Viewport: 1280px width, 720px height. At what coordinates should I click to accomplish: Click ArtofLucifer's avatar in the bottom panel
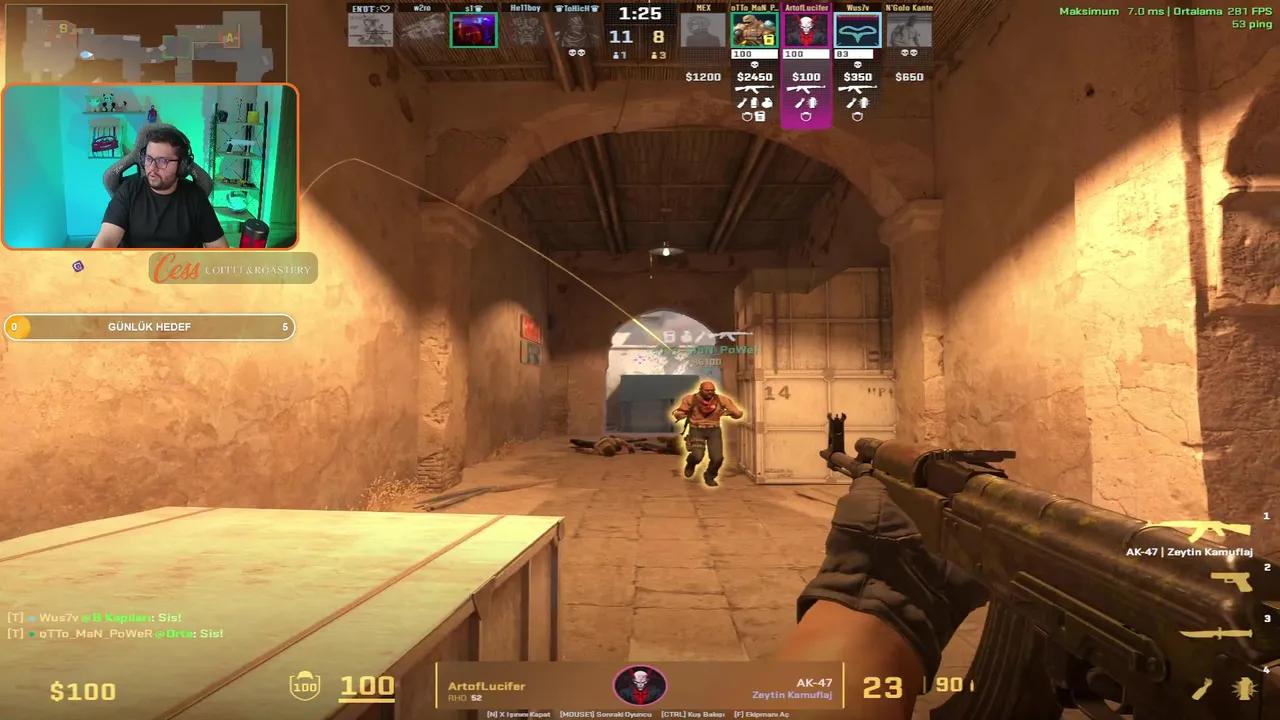[640, 686]
